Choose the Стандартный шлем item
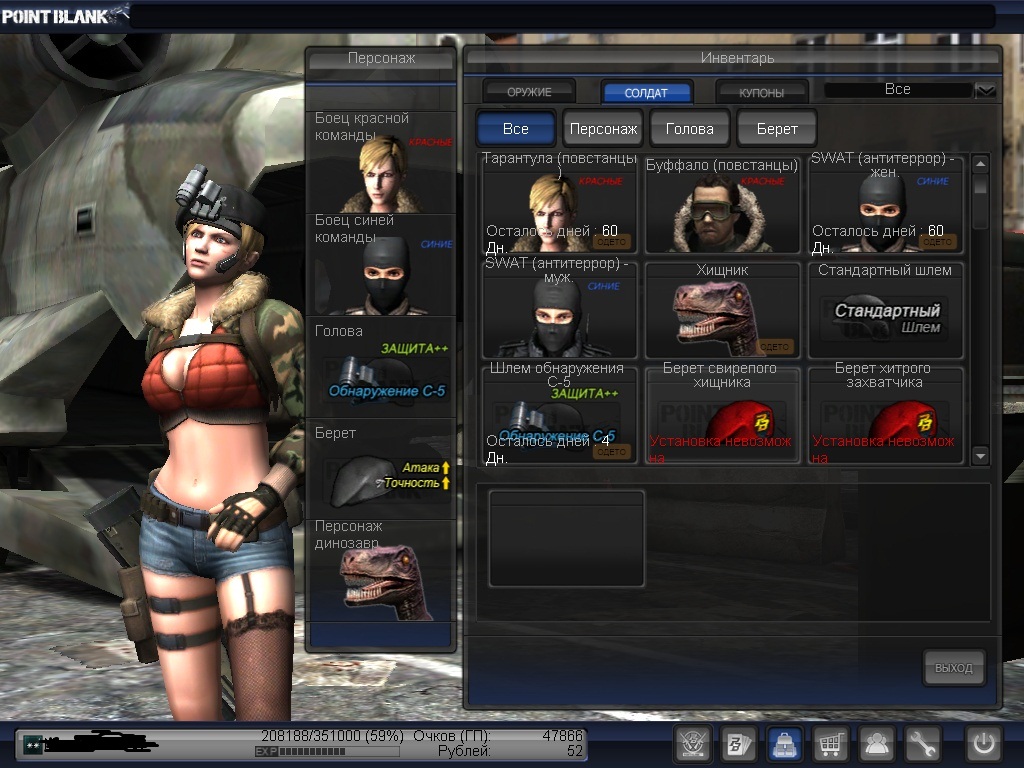Image resolution: width=1024 pixels, height=768 pixels. pos(885,310)
